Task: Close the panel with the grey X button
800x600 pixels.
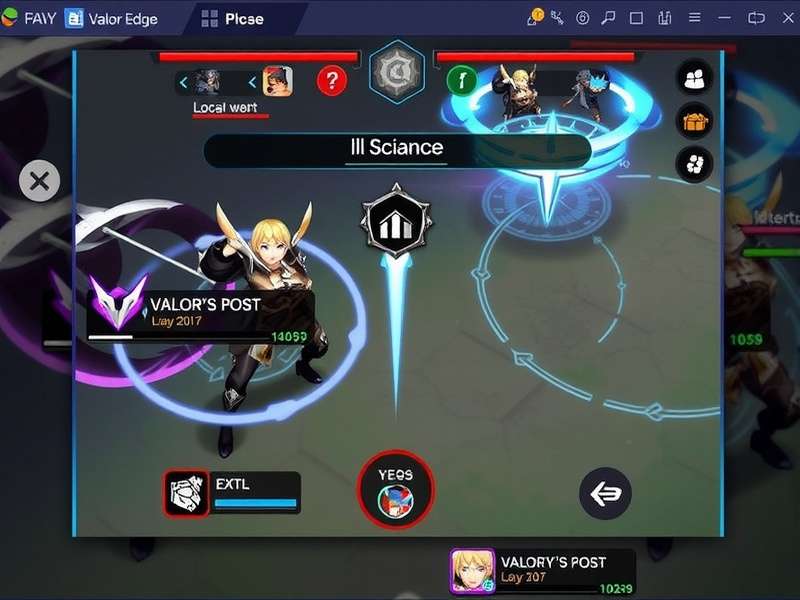Action: tap(39, 181)
